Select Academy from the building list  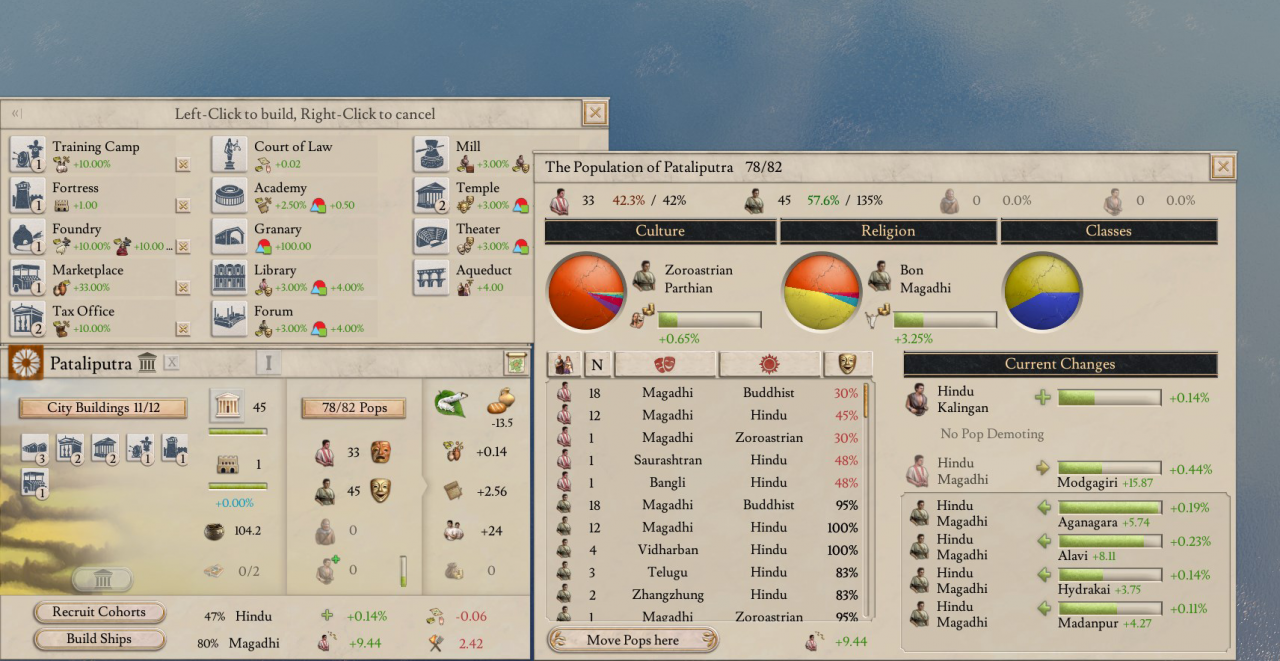click(x=230, y=195)
